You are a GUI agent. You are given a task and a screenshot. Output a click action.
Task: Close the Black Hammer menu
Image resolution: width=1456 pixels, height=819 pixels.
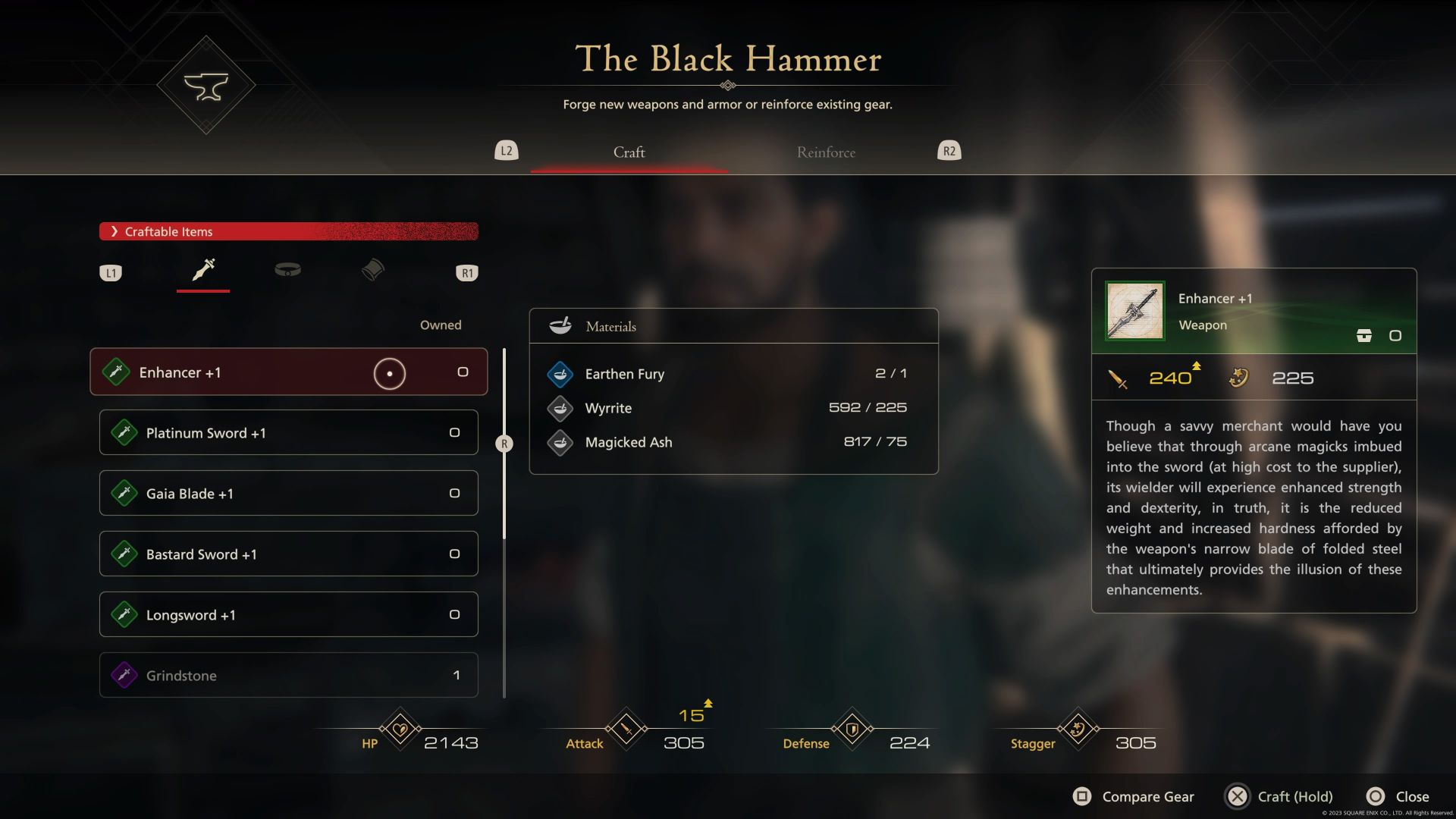point(1398,796)
